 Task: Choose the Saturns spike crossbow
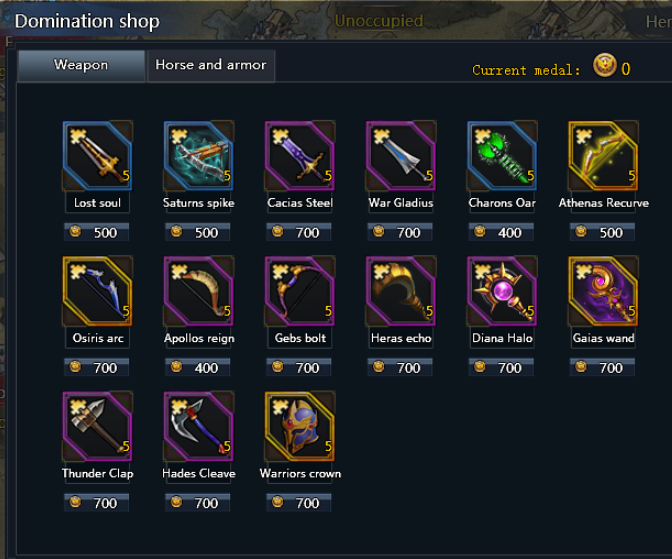(199, 156)
